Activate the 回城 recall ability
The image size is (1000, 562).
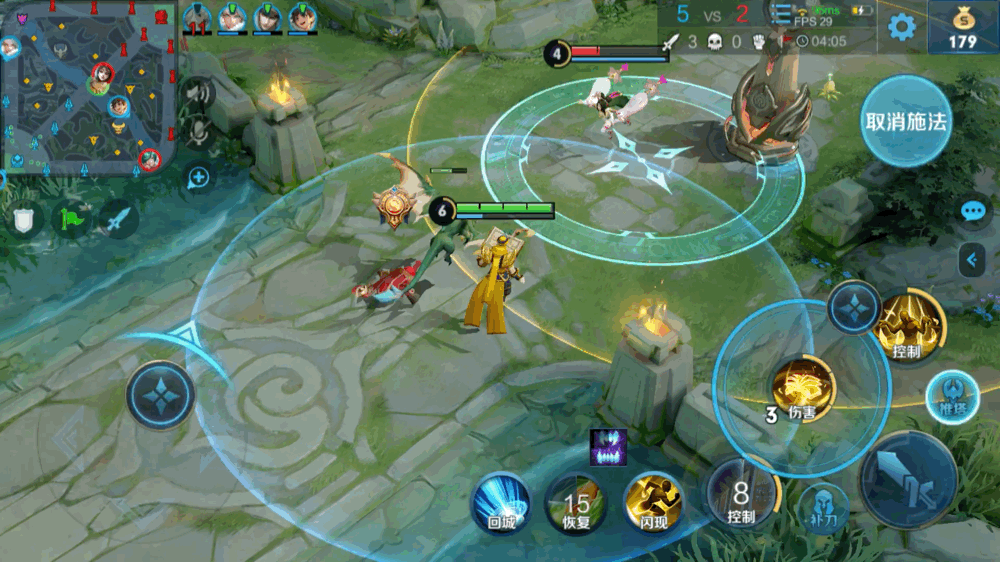click(x=500, y=502)
